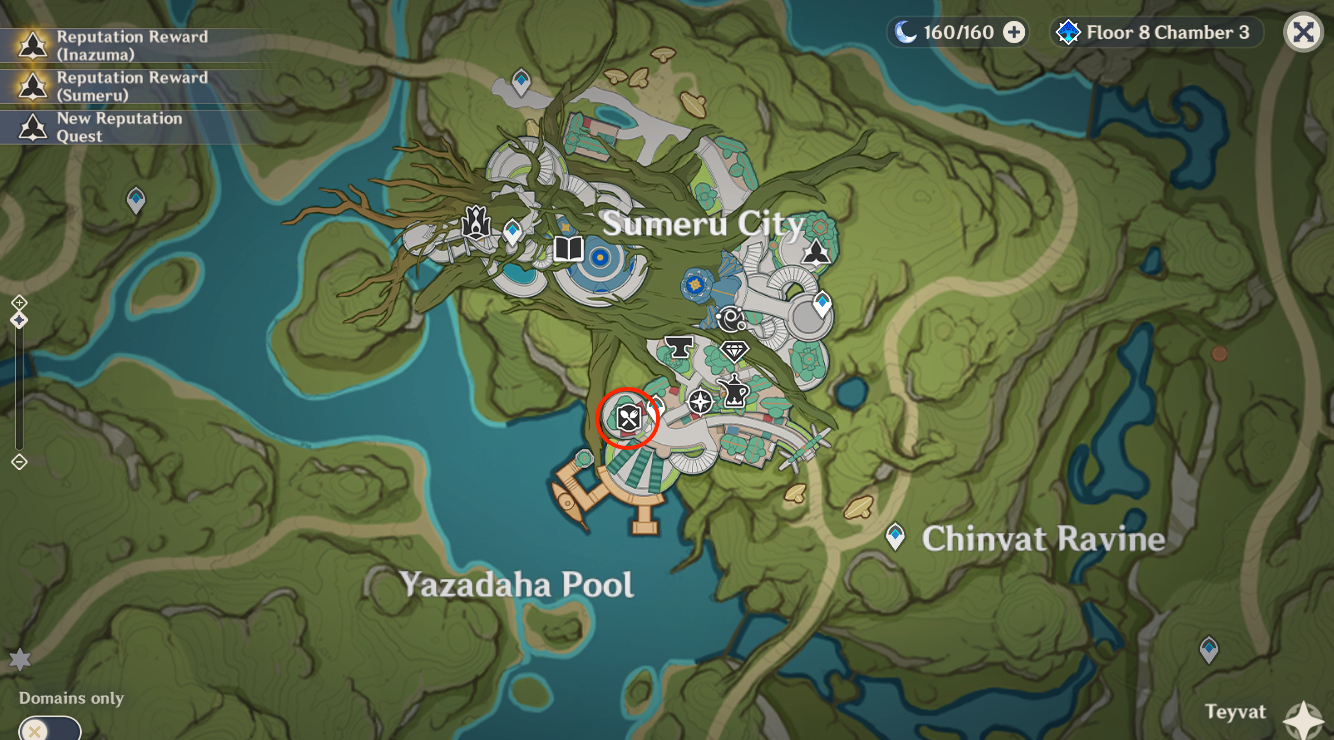Add resin with the plus button
Image resolution: width=1334 pixels, height=740 pixels.
pos(1014,33)
